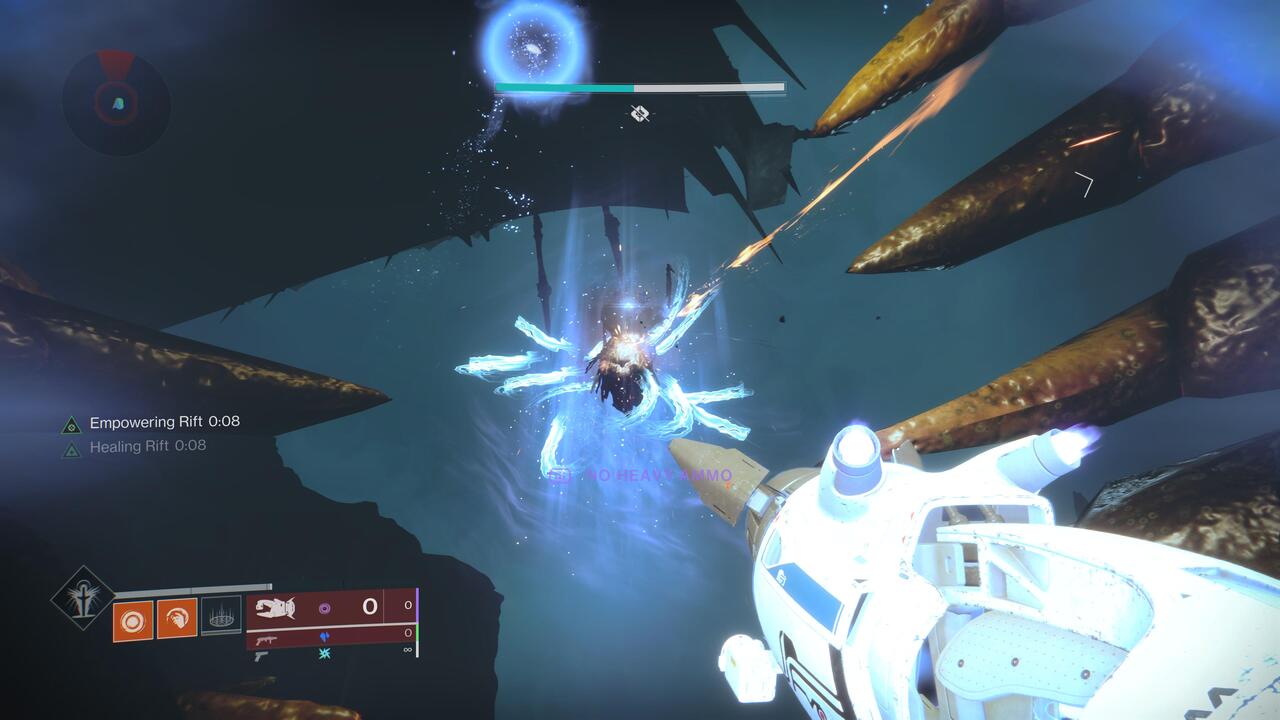Click the melee ability icon with the shield
This screenshot has width=1280, height=720.
(177, 616)
